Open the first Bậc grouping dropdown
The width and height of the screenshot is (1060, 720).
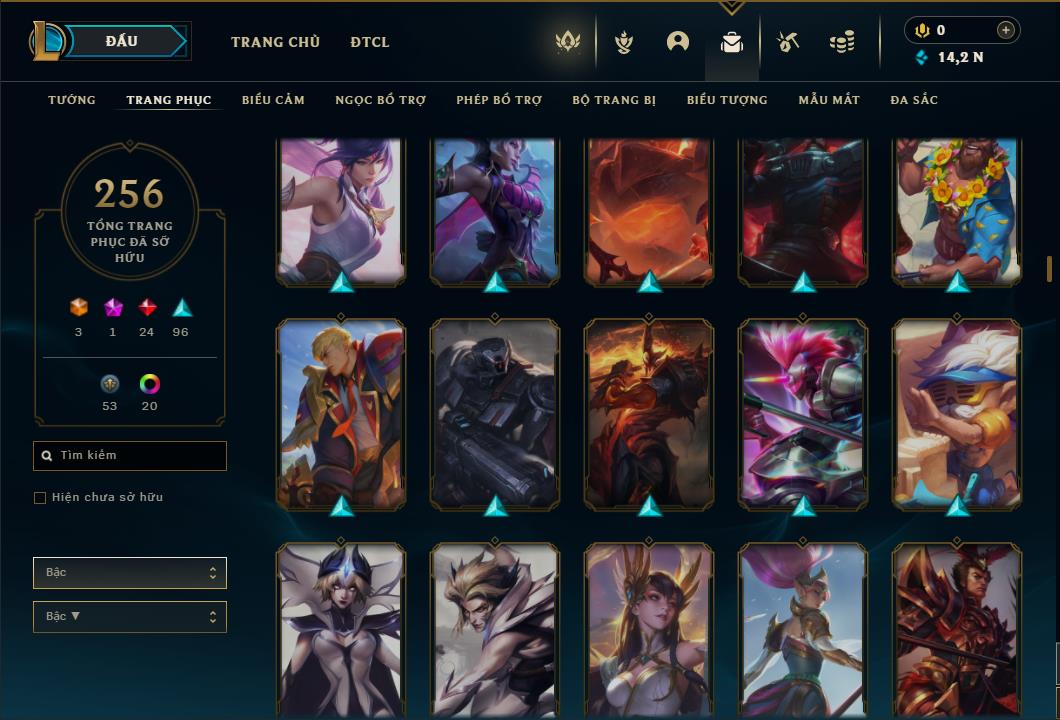coord(130,573)
